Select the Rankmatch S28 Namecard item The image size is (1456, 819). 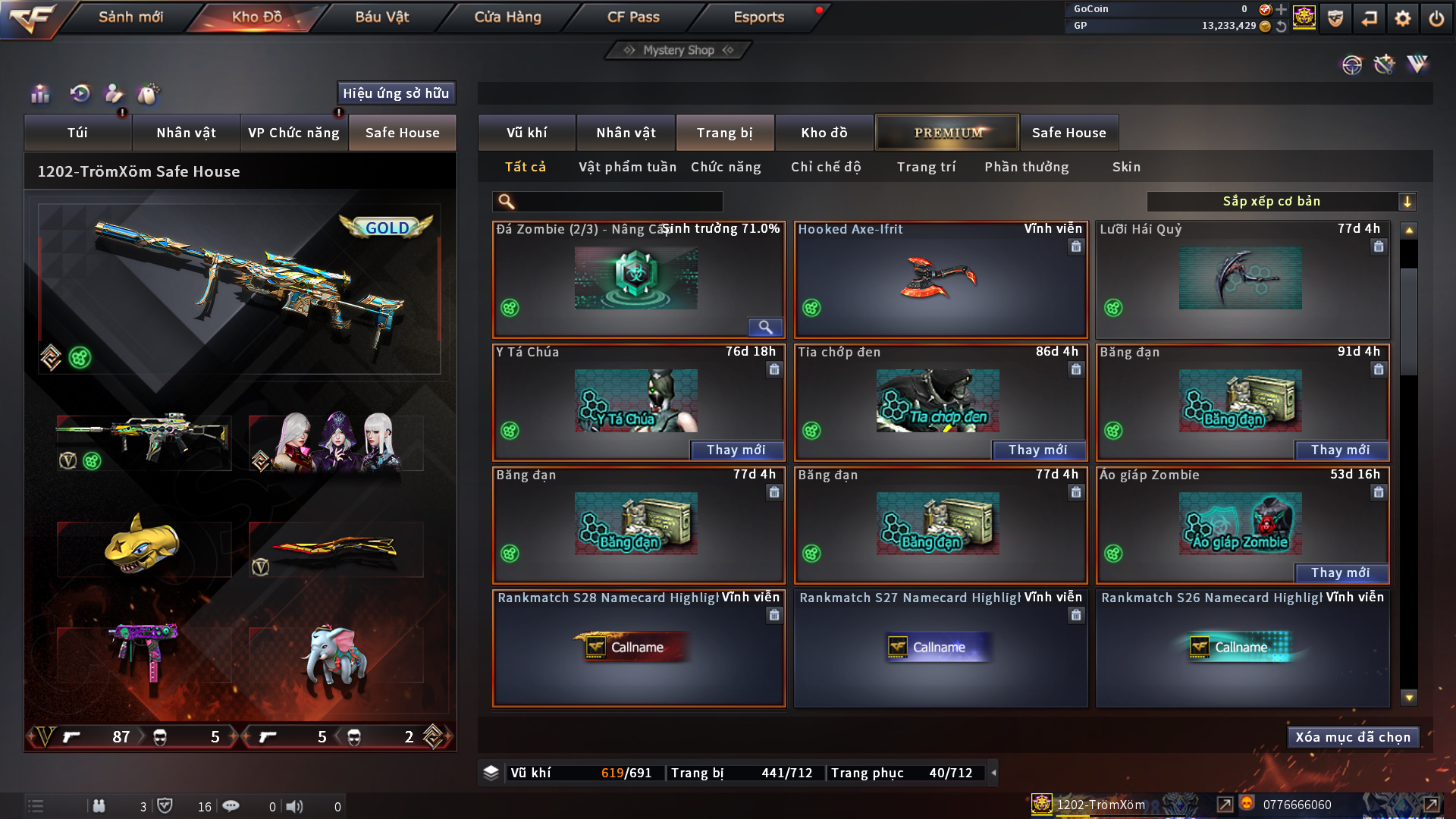pos(639,649)
